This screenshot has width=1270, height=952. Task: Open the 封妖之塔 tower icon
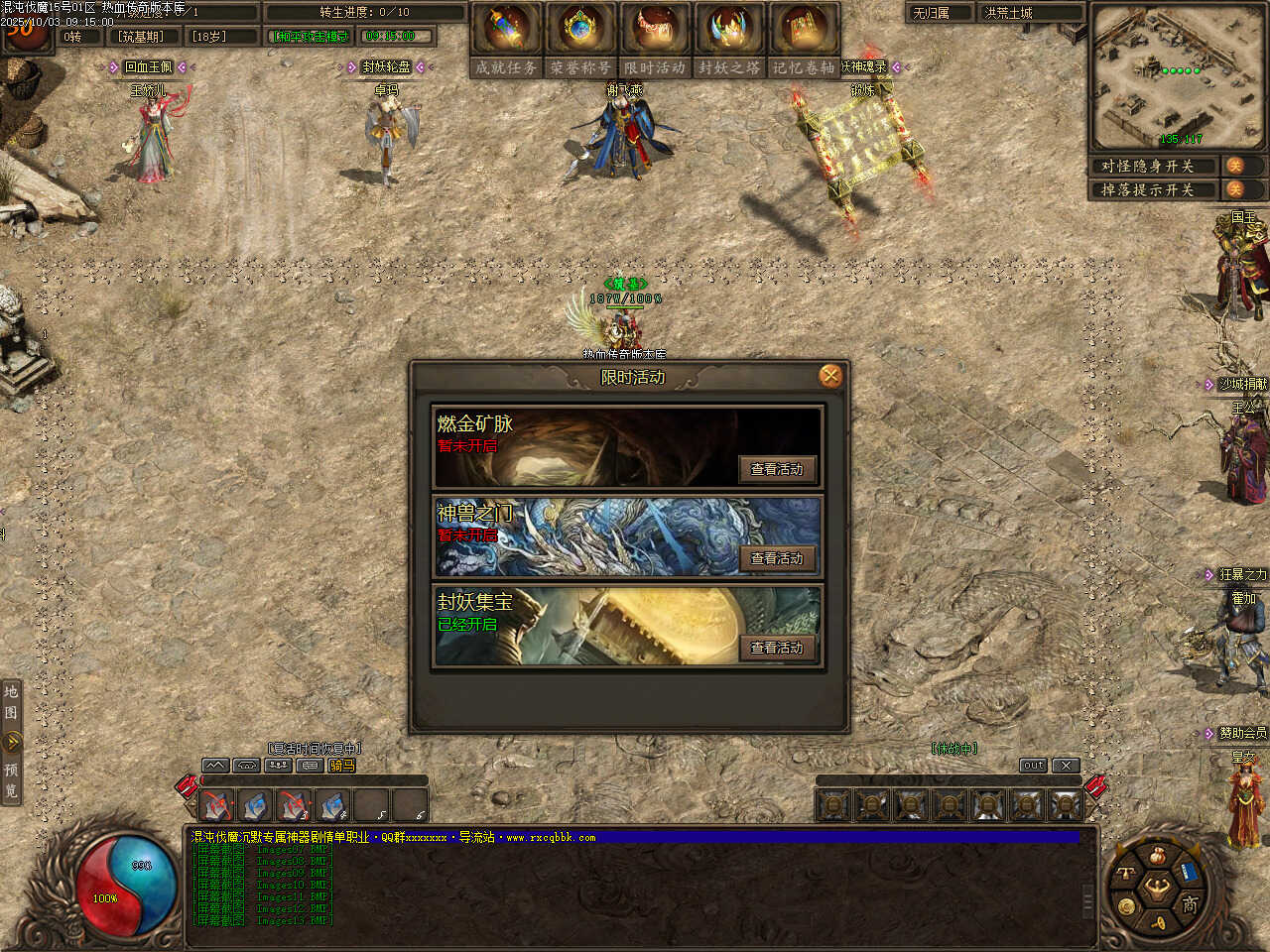pyautogui.click(x=729, y=30)
